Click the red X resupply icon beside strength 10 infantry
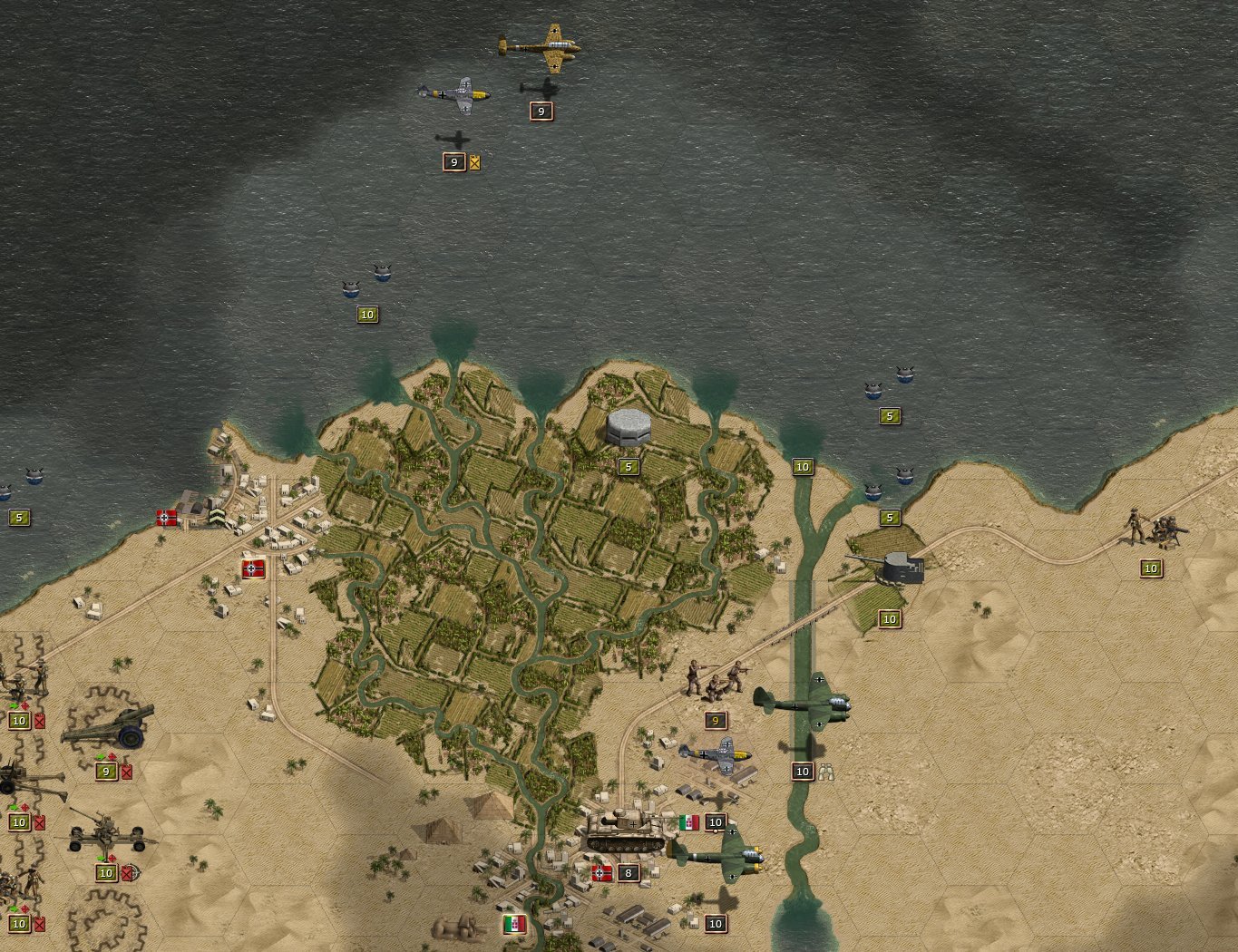This screenshot has width=1238, height=952. (x=39, y=720)
